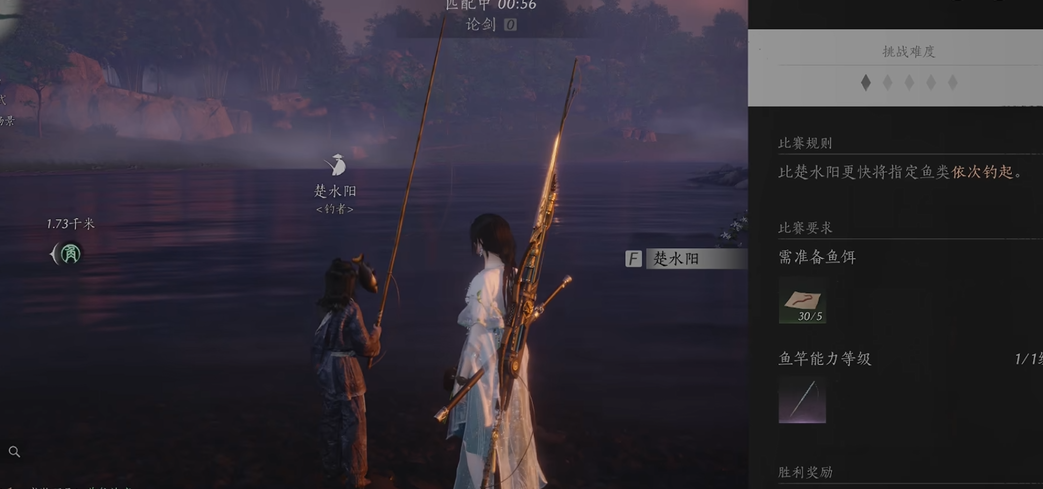Click the green quest waypoint marker
Image resolution: width=1043 pixels, height=489 pixels.
click(69, 254)
